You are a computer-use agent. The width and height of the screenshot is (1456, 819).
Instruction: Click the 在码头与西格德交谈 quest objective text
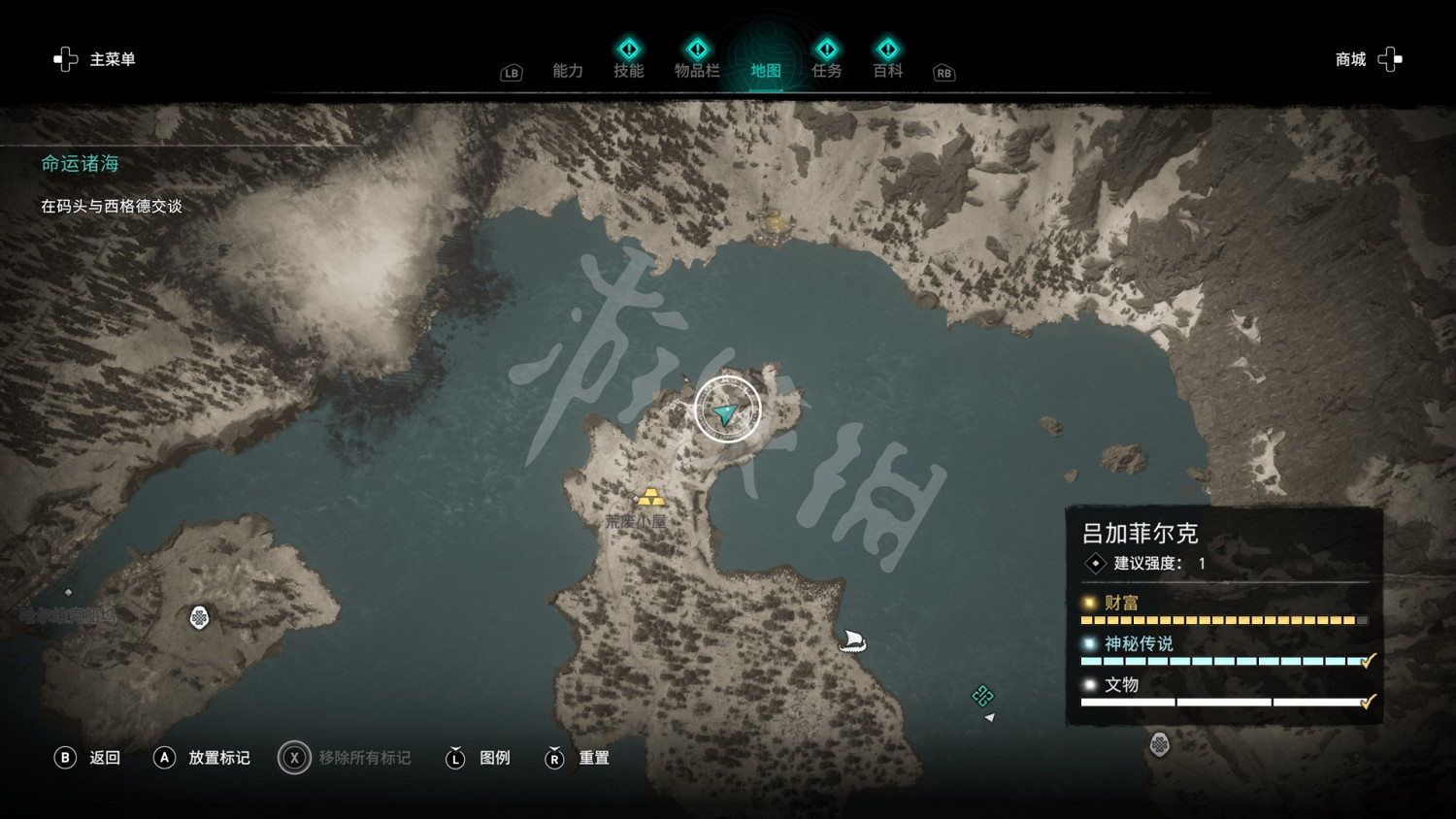(x=112, y=206)
